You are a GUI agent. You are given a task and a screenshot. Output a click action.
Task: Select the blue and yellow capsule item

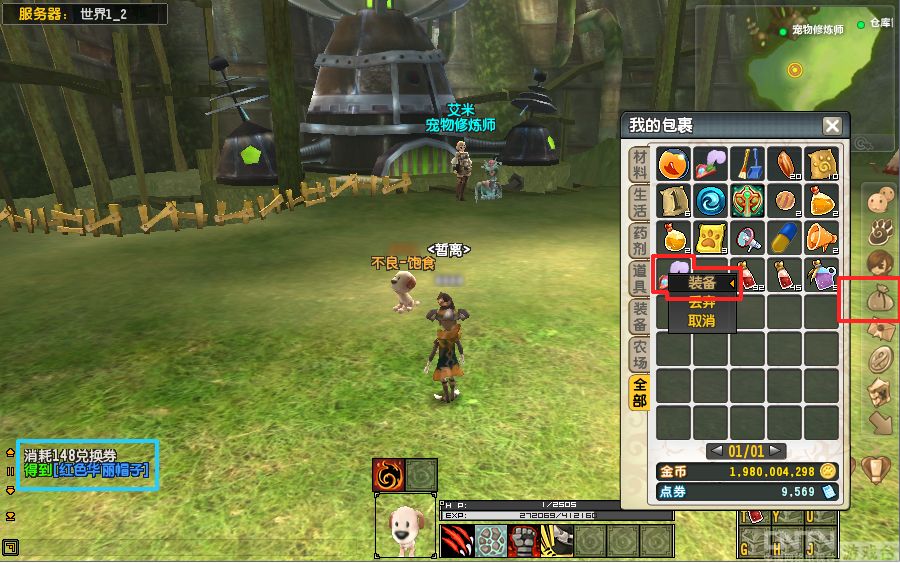pyautogui.click(x=784, y=236)
